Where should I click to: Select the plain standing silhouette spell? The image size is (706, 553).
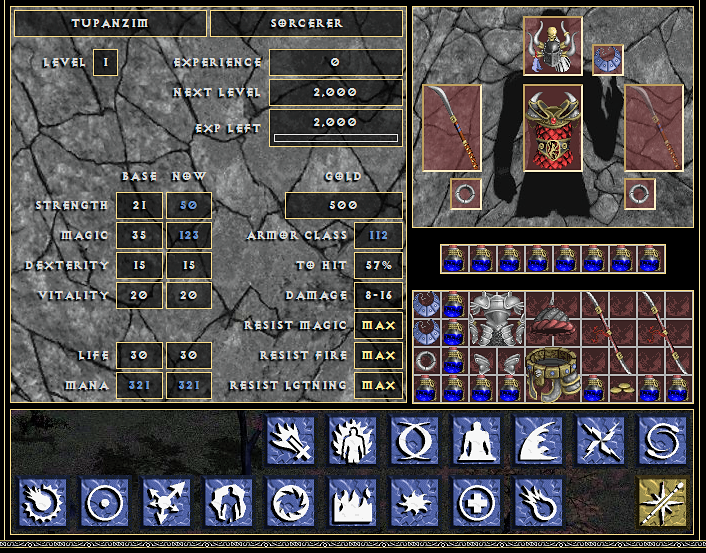(x=477, y=441)
